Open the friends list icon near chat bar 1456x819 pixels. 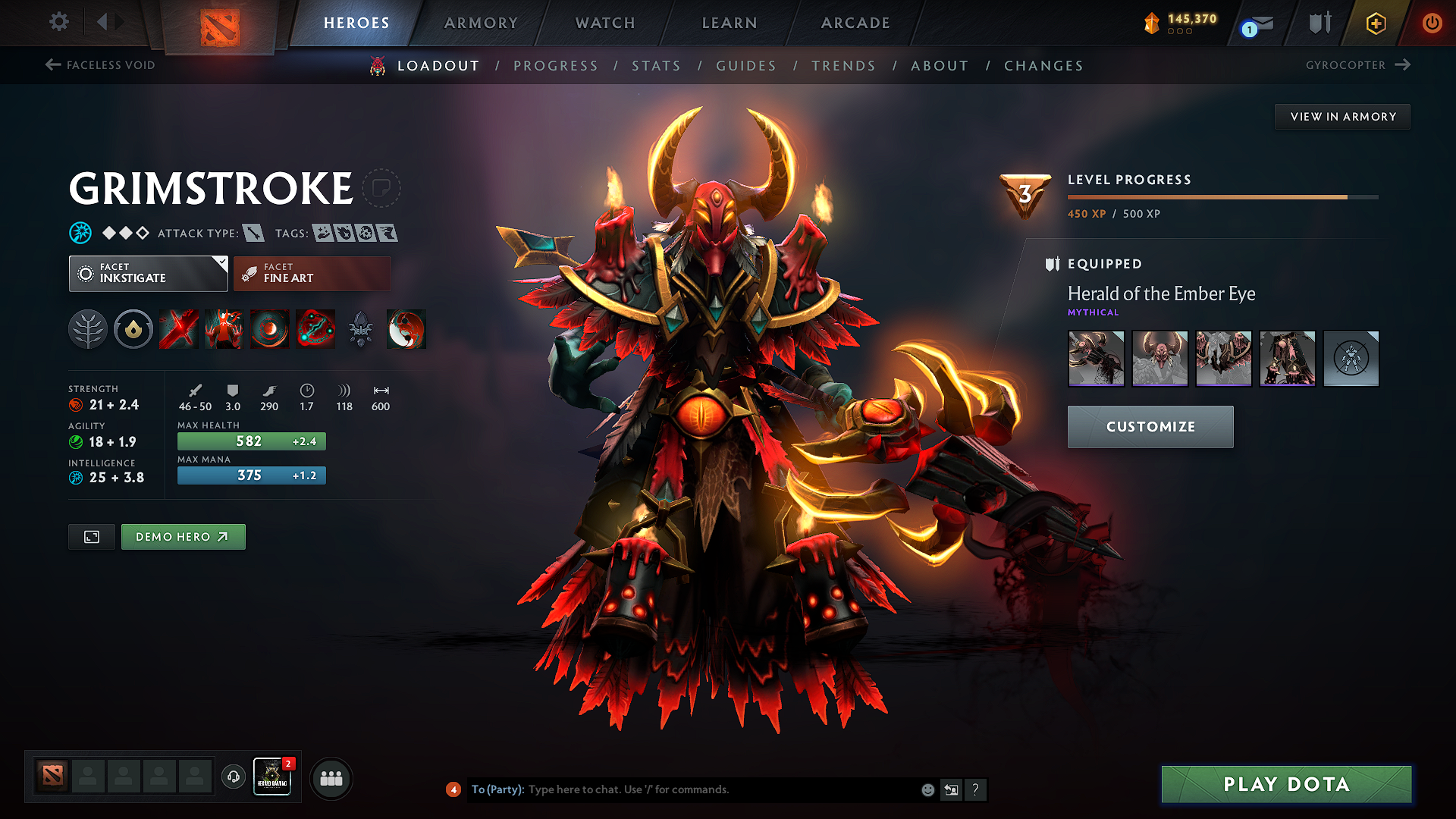331,777
